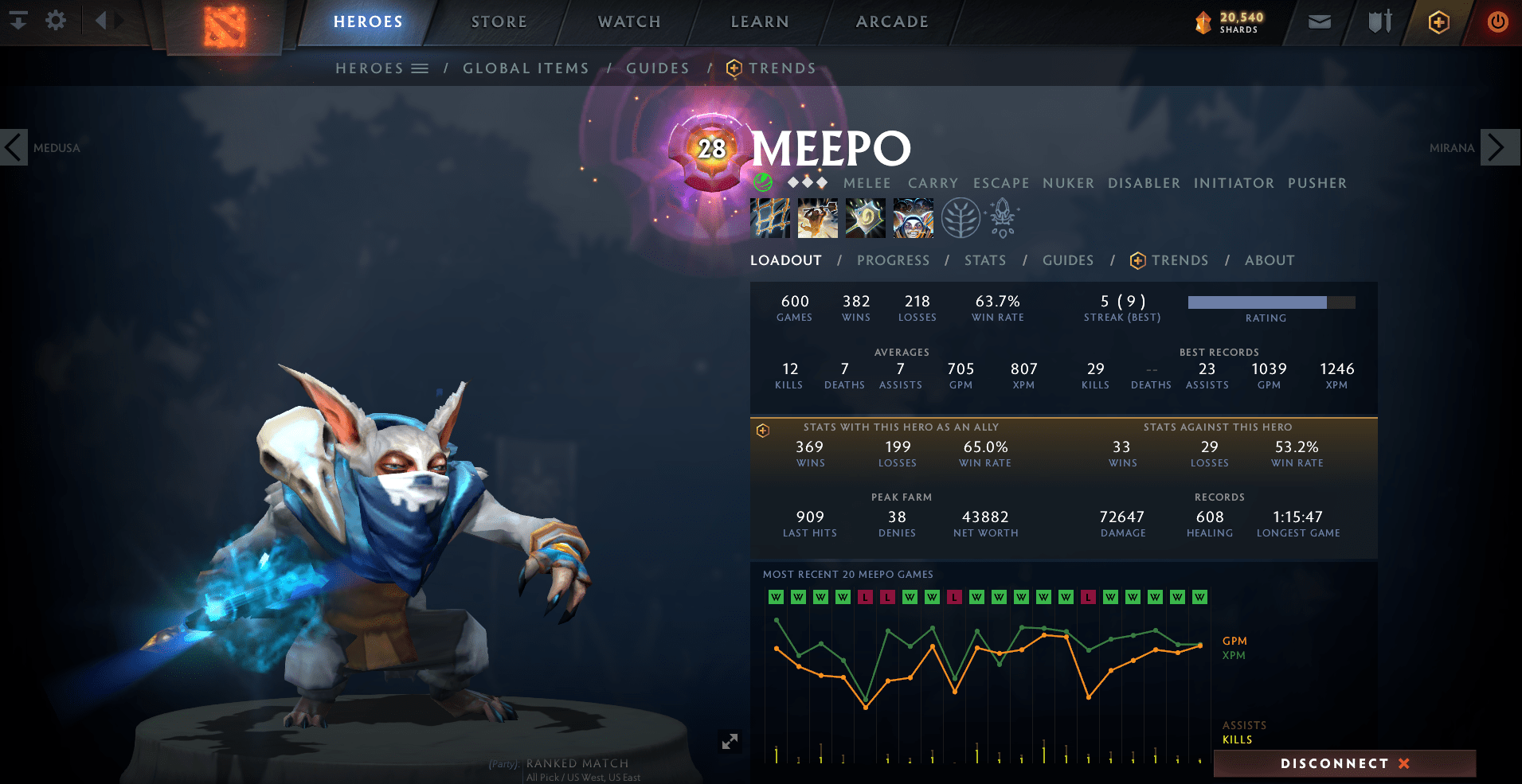1522x784 pixels.
Task: Open the settings gear
Action: 56,20
